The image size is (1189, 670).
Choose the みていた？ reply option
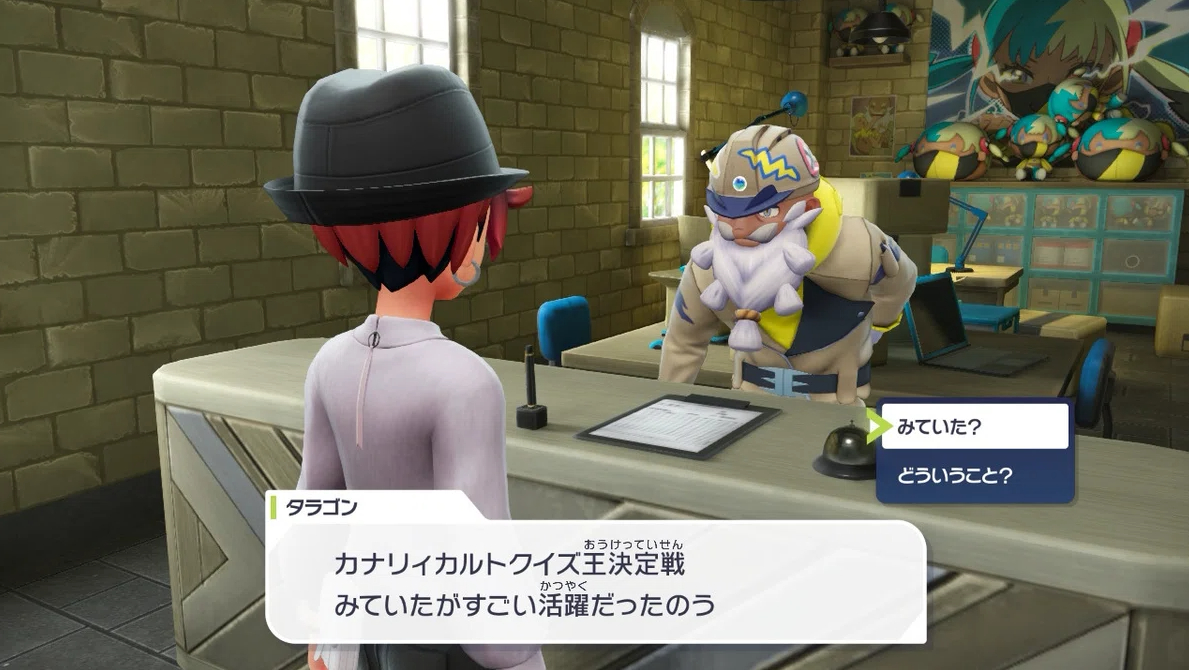click(x=975, y=427)
